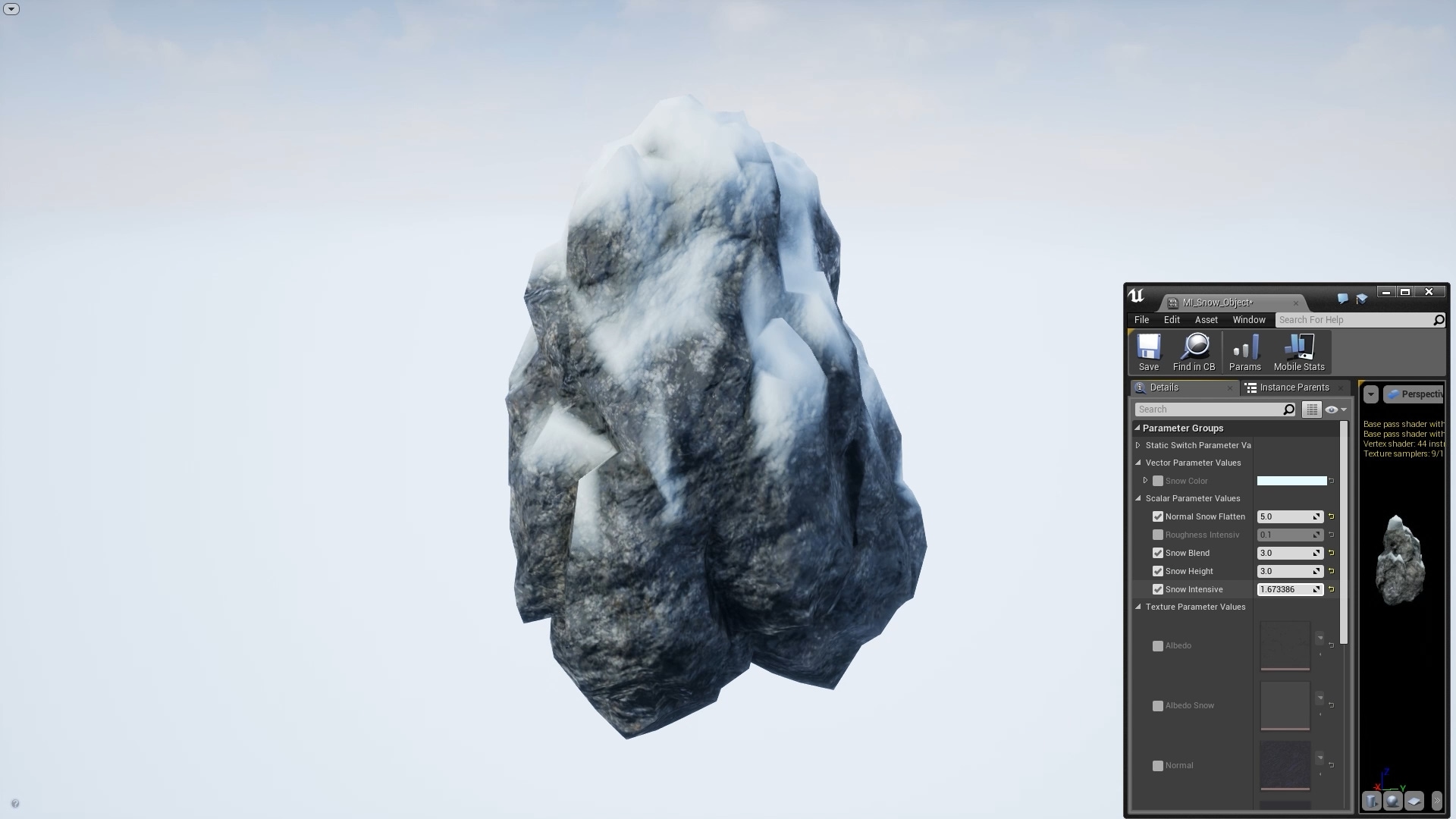Expand the Snow Color parameter
1456x819 pixels.
[x=1146, y=480]
